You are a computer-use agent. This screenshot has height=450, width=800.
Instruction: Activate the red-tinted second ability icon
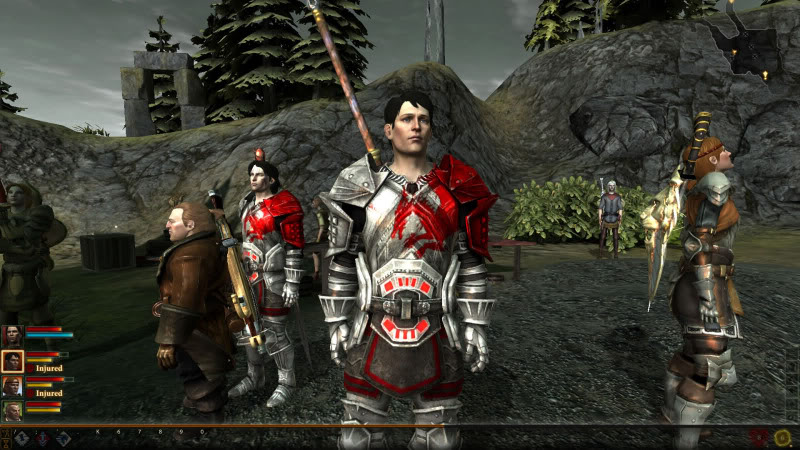[42, 438]
